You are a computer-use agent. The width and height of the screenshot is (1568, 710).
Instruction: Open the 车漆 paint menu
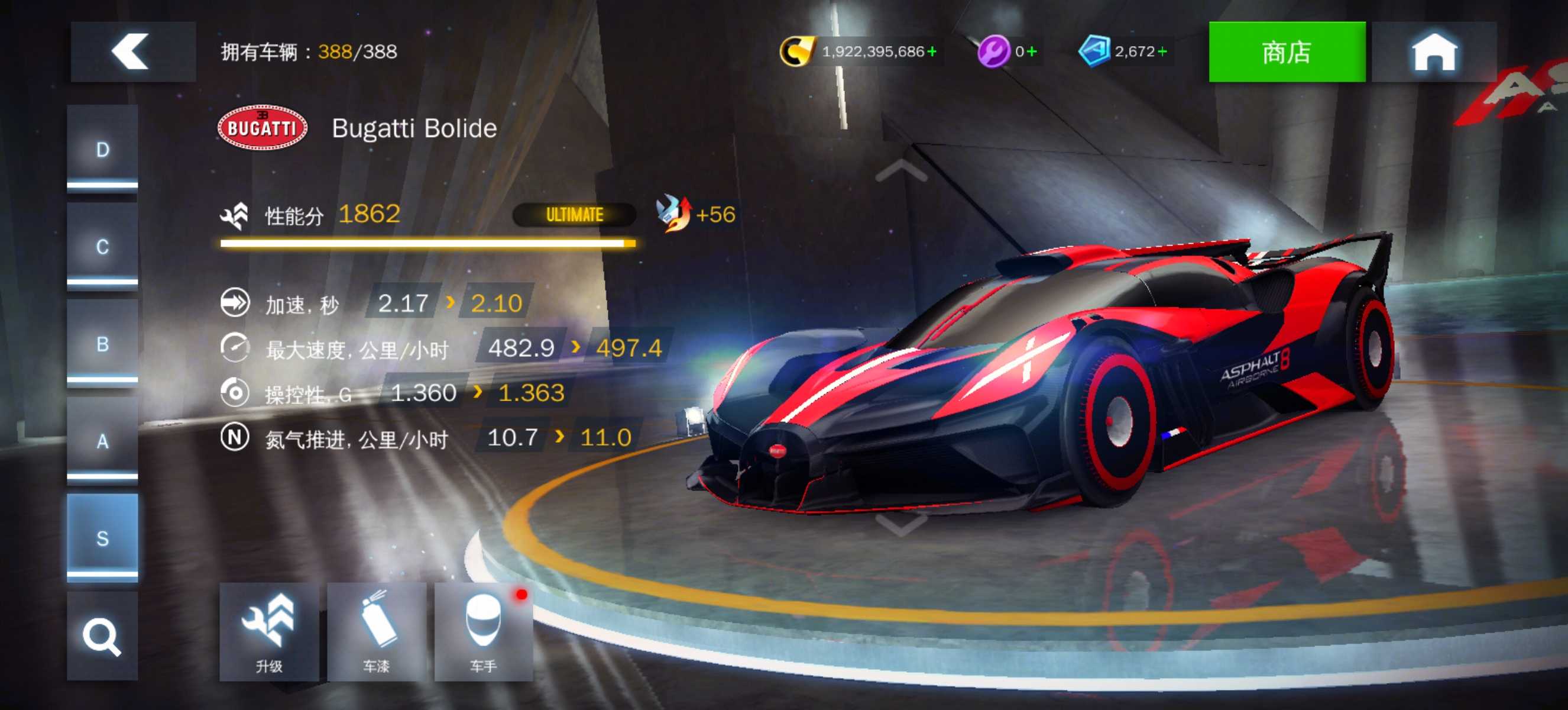click(x=376, y=631)
